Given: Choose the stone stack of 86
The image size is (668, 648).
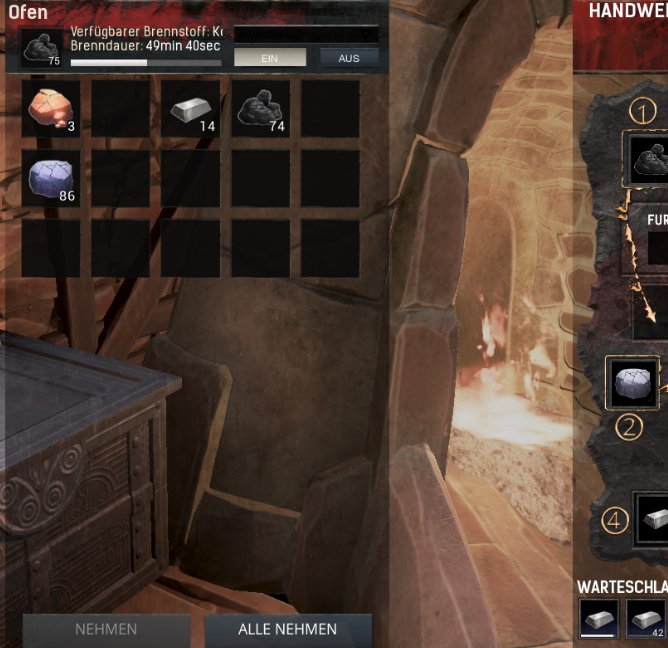Looking at the screenshot, I should click(x=50, y=178).
